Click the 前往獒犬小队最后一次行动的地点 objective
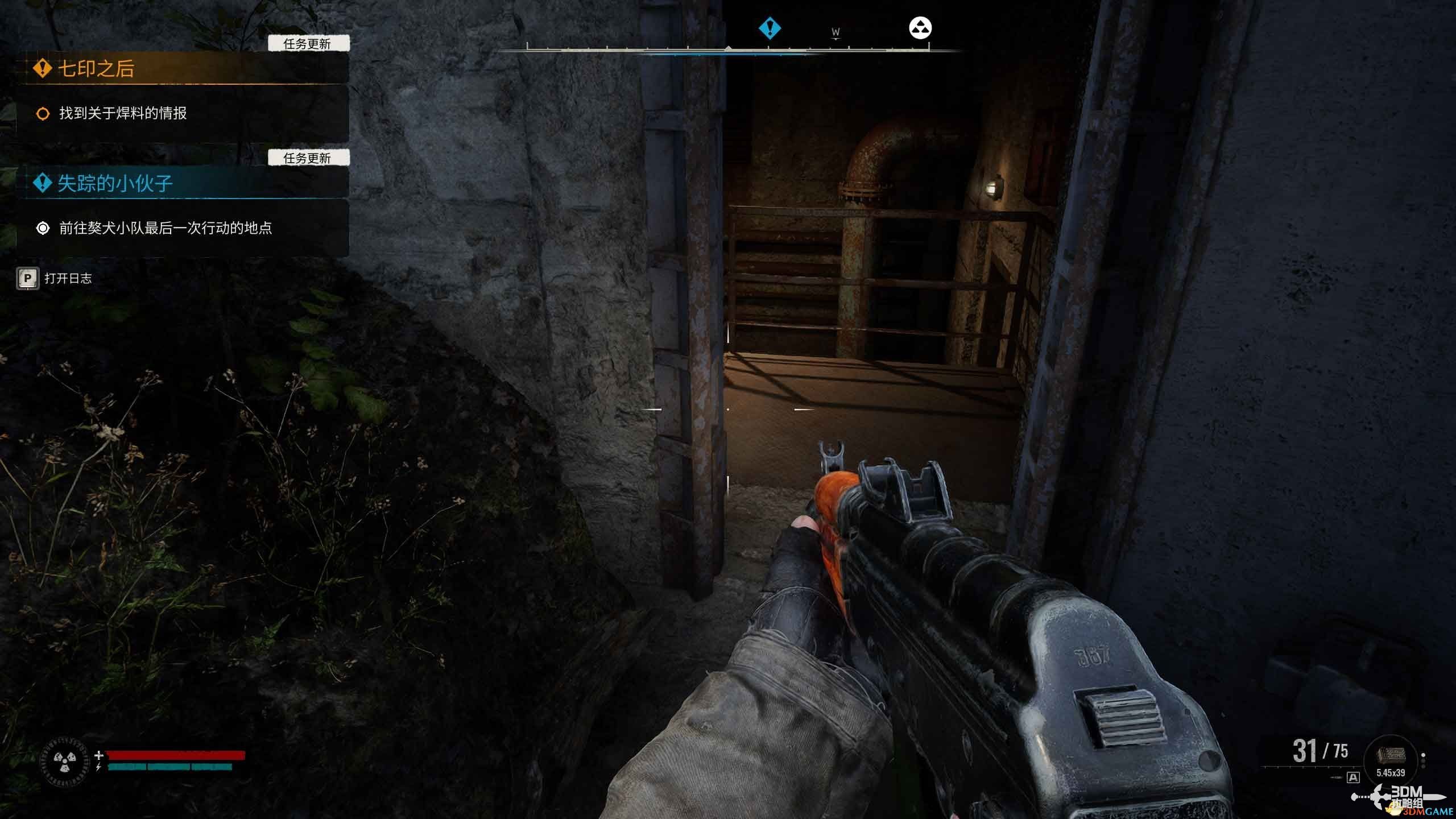This screenshot has height=819, width=1456. (x=165, y=228)
